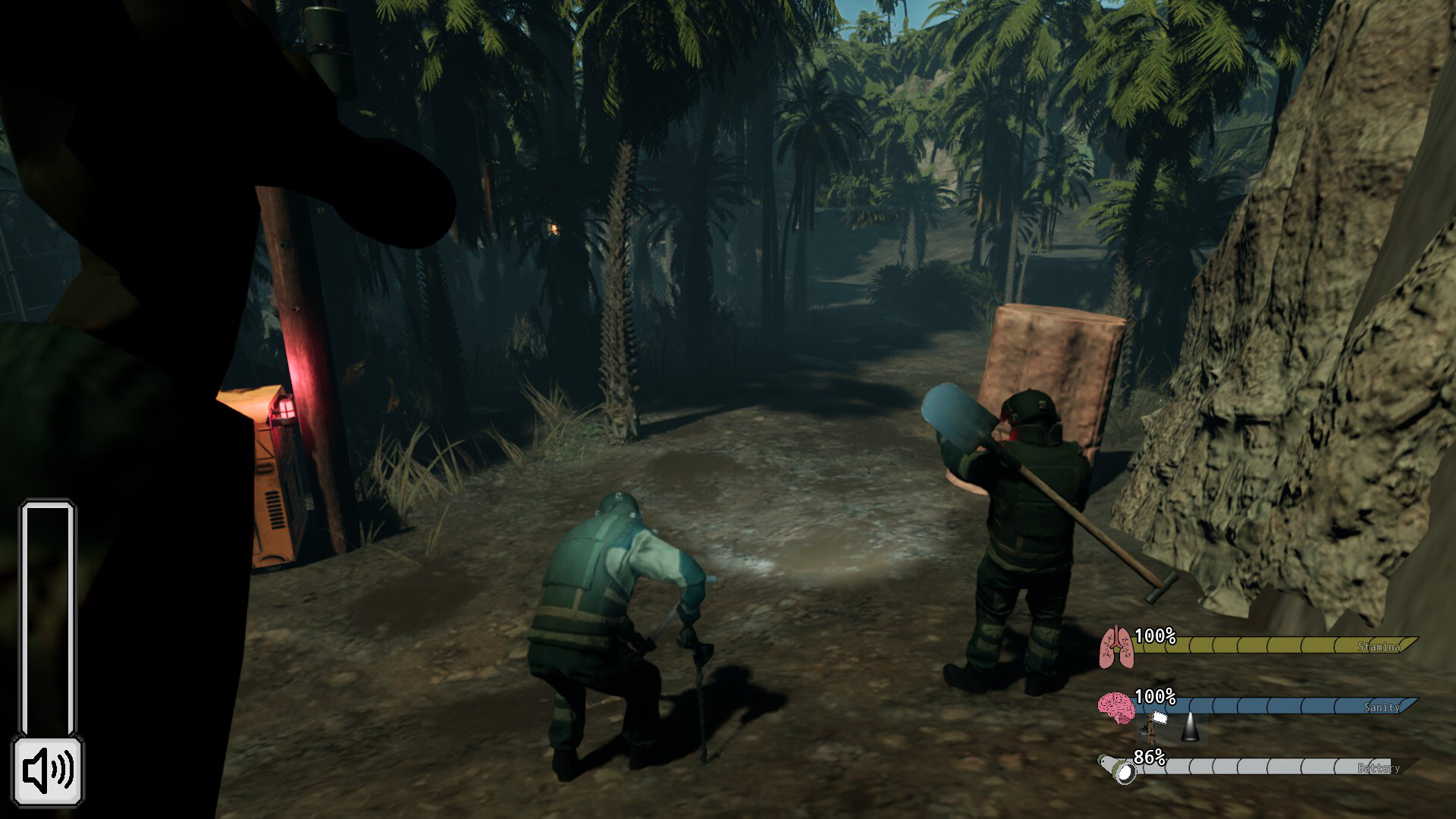Click the flashlight battery icon
The width and height of the screenshot is (1456, 819).
(1119, 769)
